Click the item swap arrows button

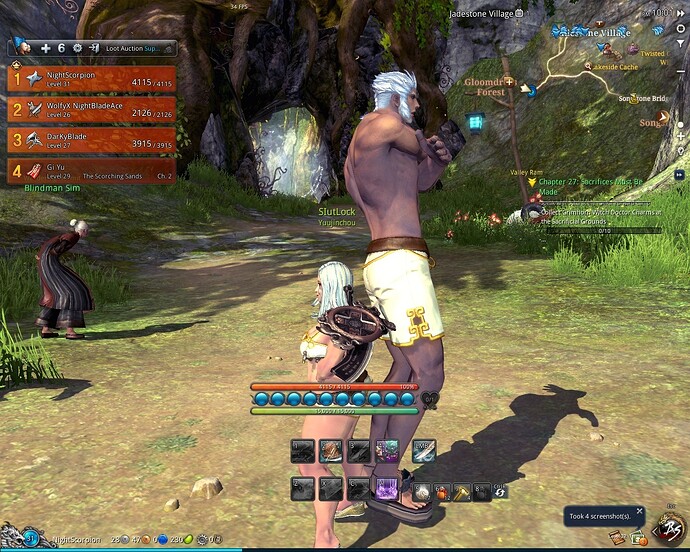500,492
